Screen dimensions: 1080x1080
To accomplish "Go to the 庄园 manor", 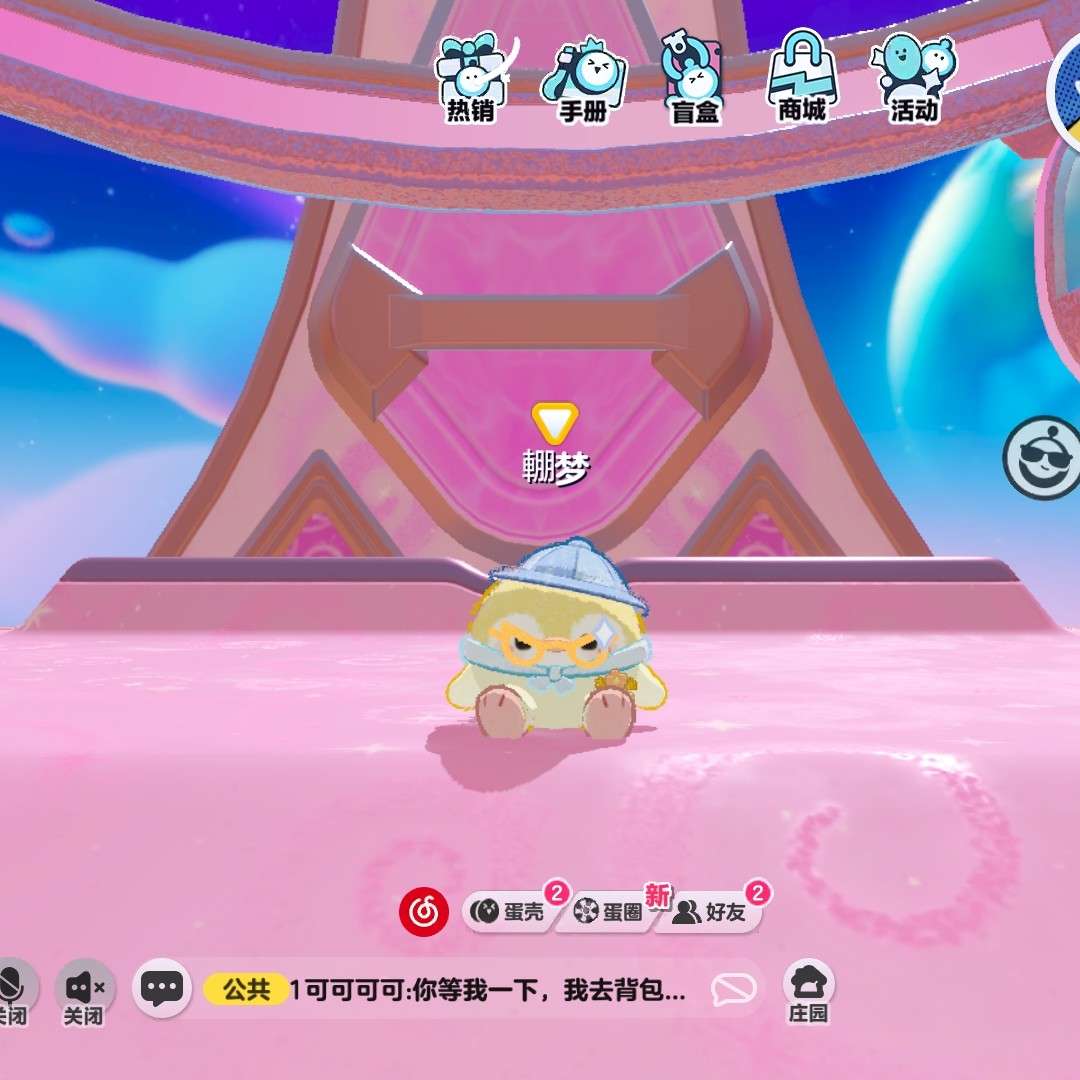I will point(808,992).
